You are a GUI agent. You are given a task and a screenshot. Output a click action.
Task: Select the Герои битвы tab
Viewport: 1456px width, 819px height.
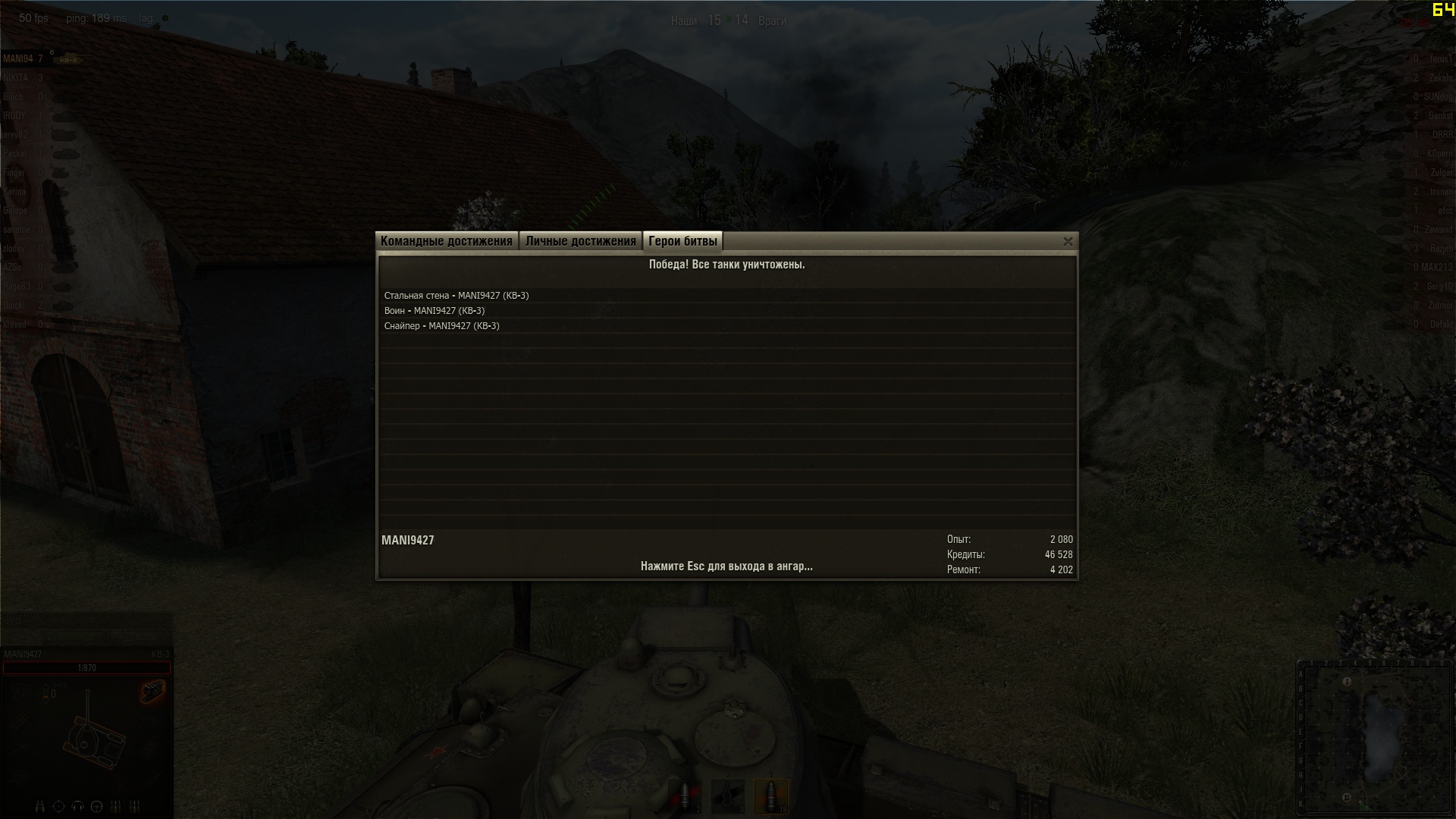[682, 241]
